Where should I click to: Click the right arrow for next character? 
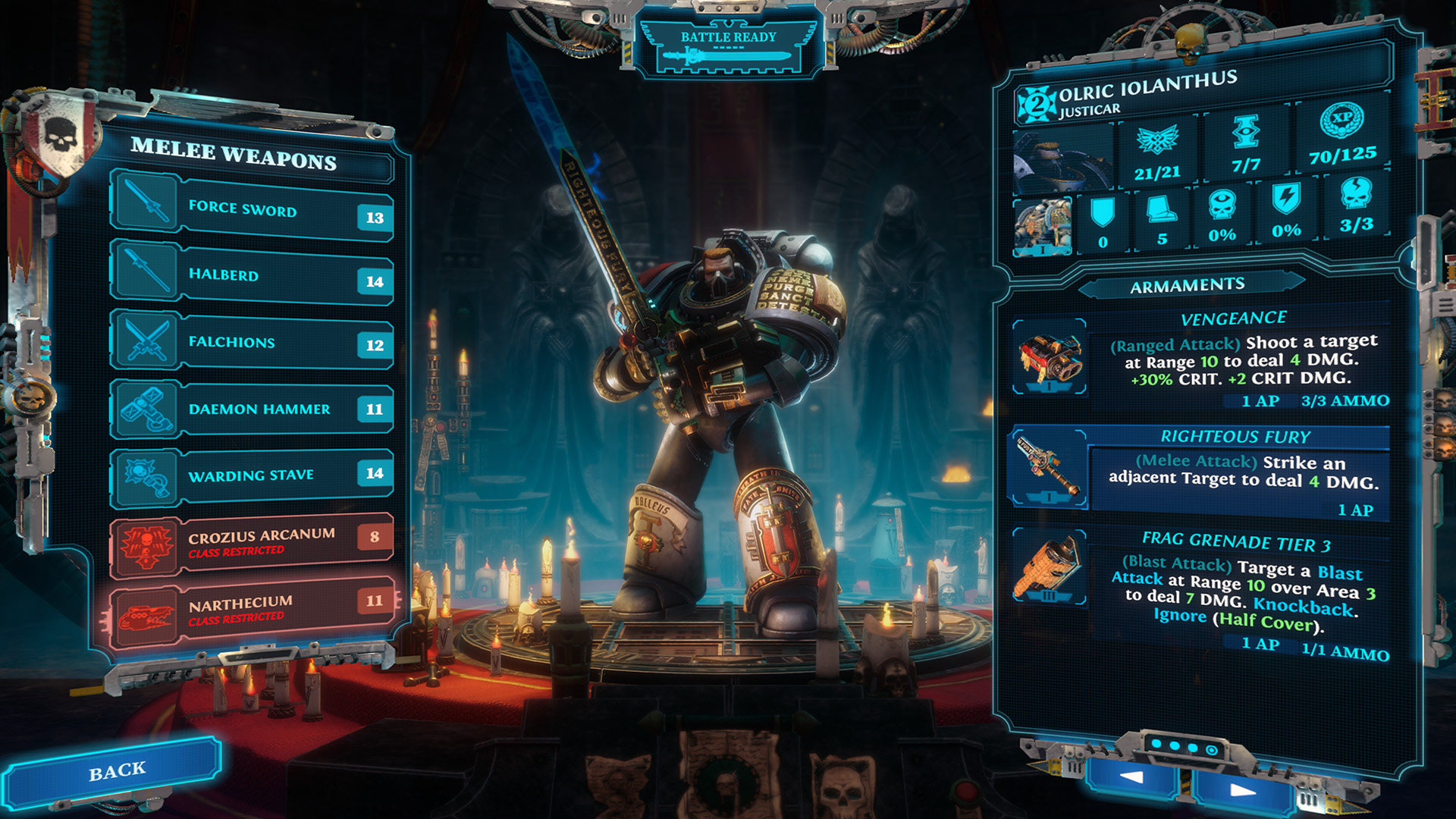pyautogui.click(x=1242, y=791)
